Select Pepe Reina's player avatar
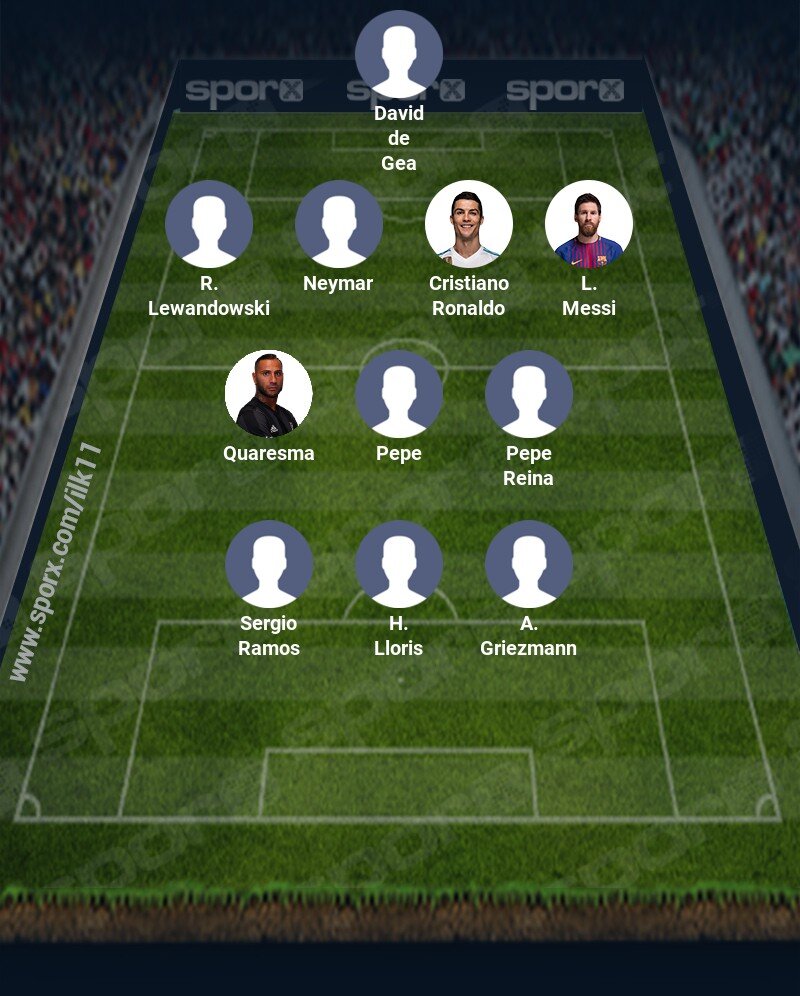The image size is (800, 996). (x=529, y=394)
